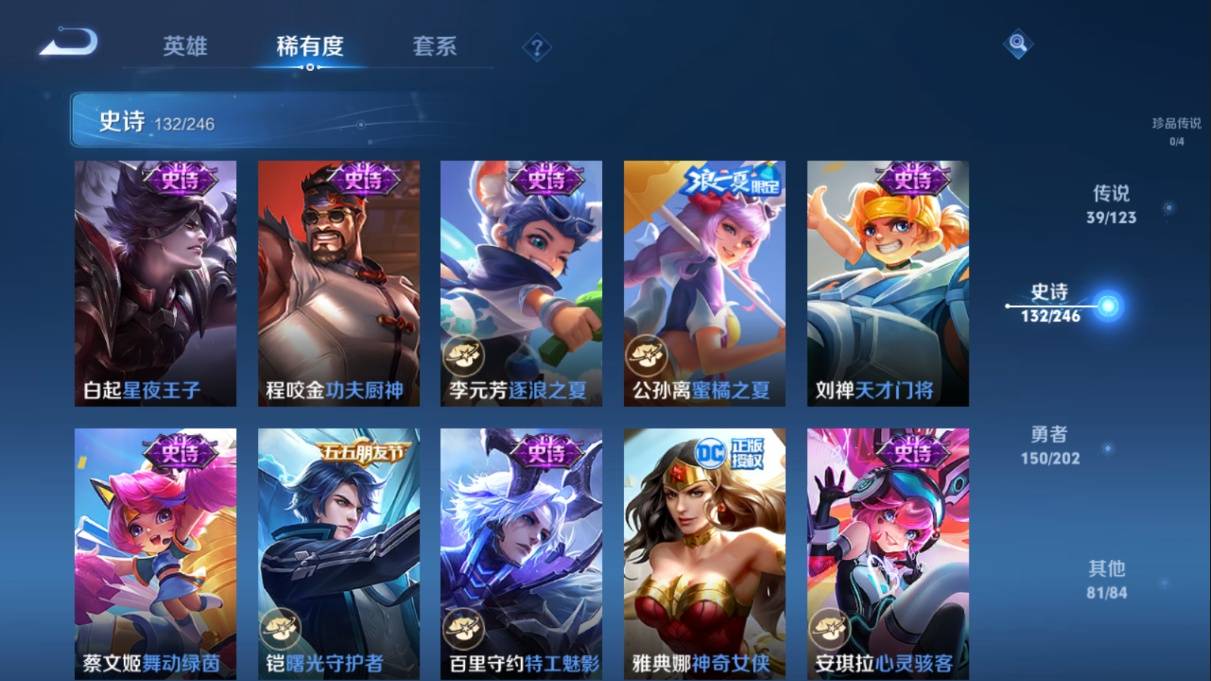Select the 史诗 rarity section in sidebar
Viewport: 1211px width, 681px height.
tap(1051, 302)
